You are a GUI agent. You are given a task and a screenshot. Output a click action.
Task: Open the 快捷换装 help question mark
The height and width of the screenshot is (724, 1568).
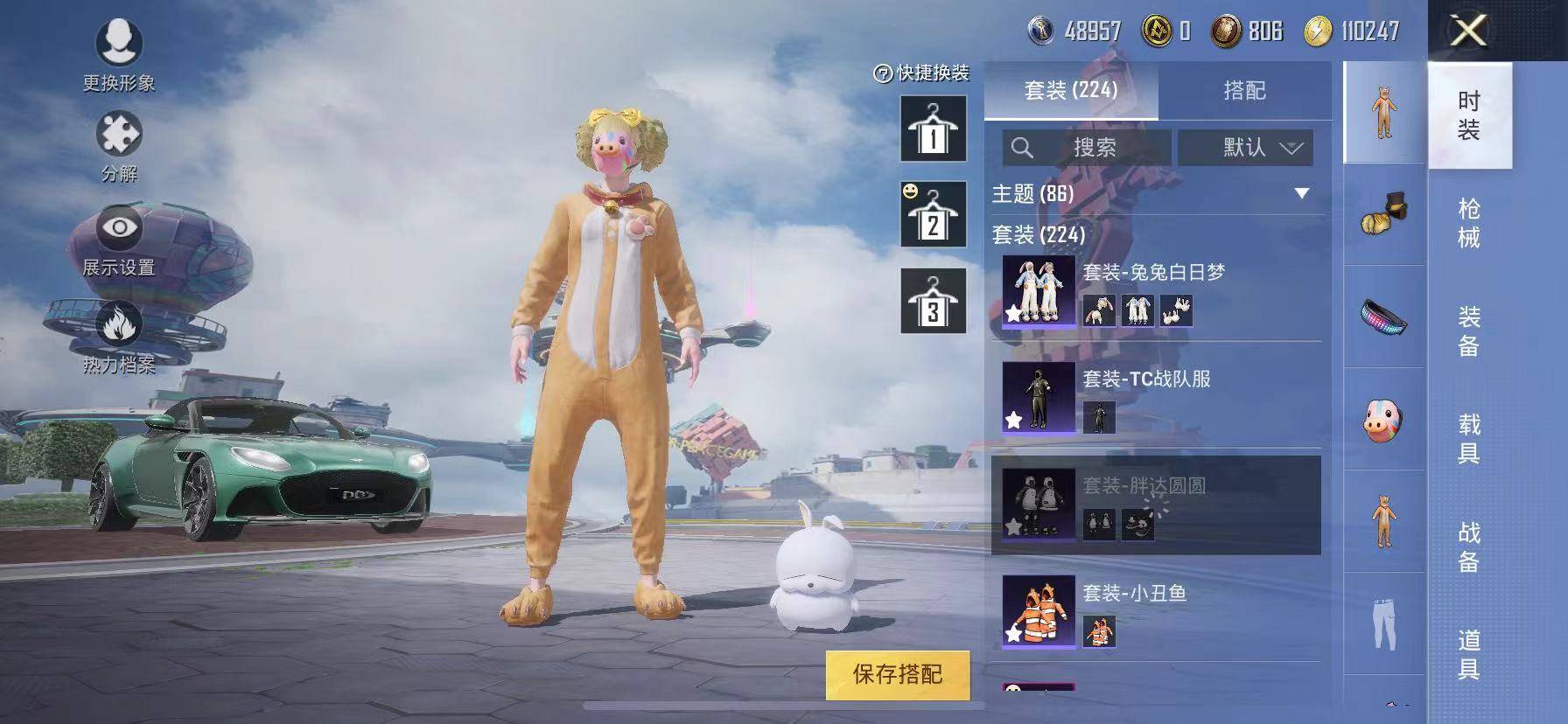[881, 75]
